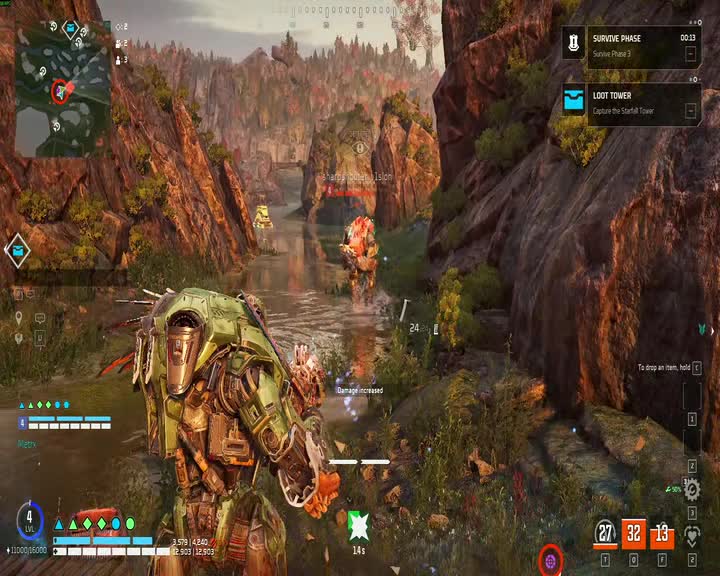Click the loot tower diamond marker
The height and width of the screenshot is (576, 720).
coord(17,250)
